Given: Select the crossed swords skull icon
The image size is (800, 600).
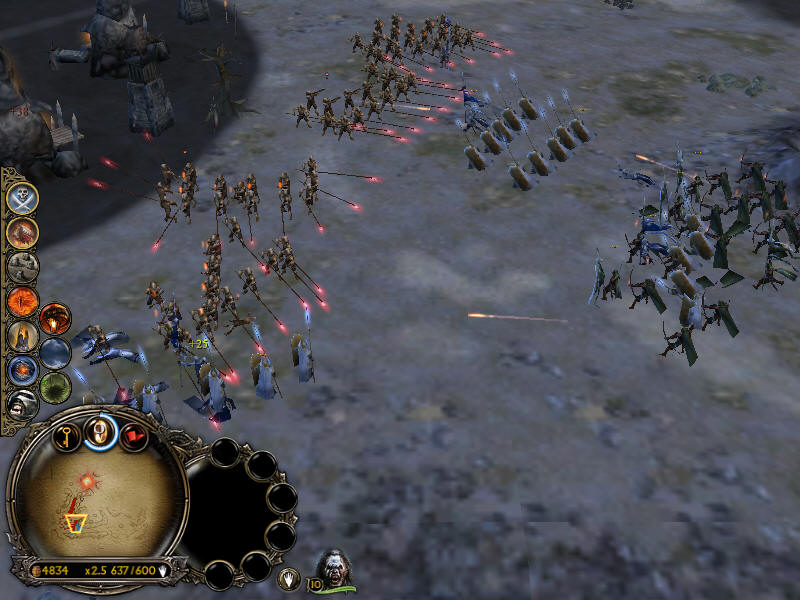Looking at the screenshot, I should click(x=22, y=198).
